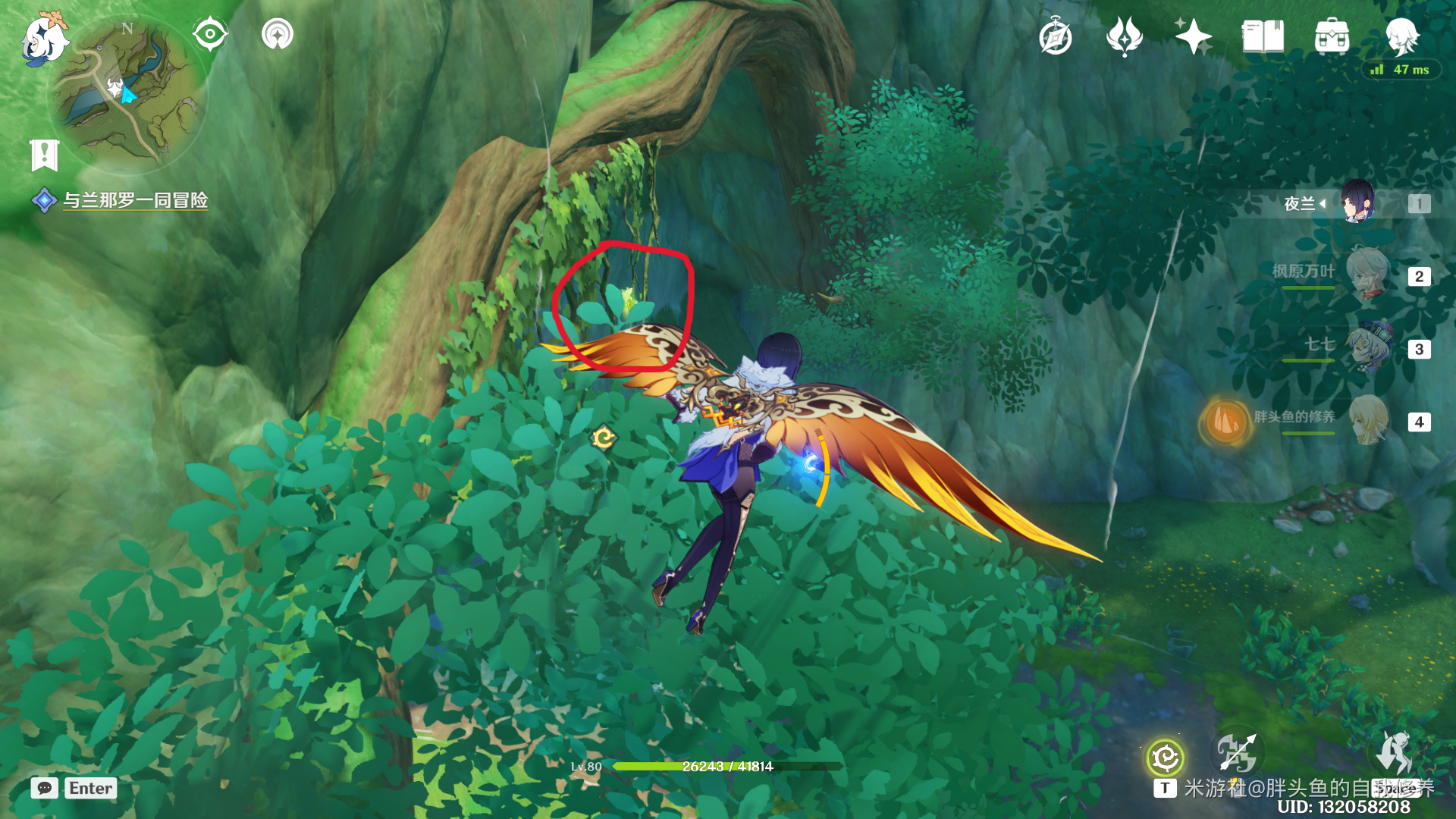This screenshot has height=819, width=1456.
Task: Open the co-op signal icon
Action: (x=277, y=34)
